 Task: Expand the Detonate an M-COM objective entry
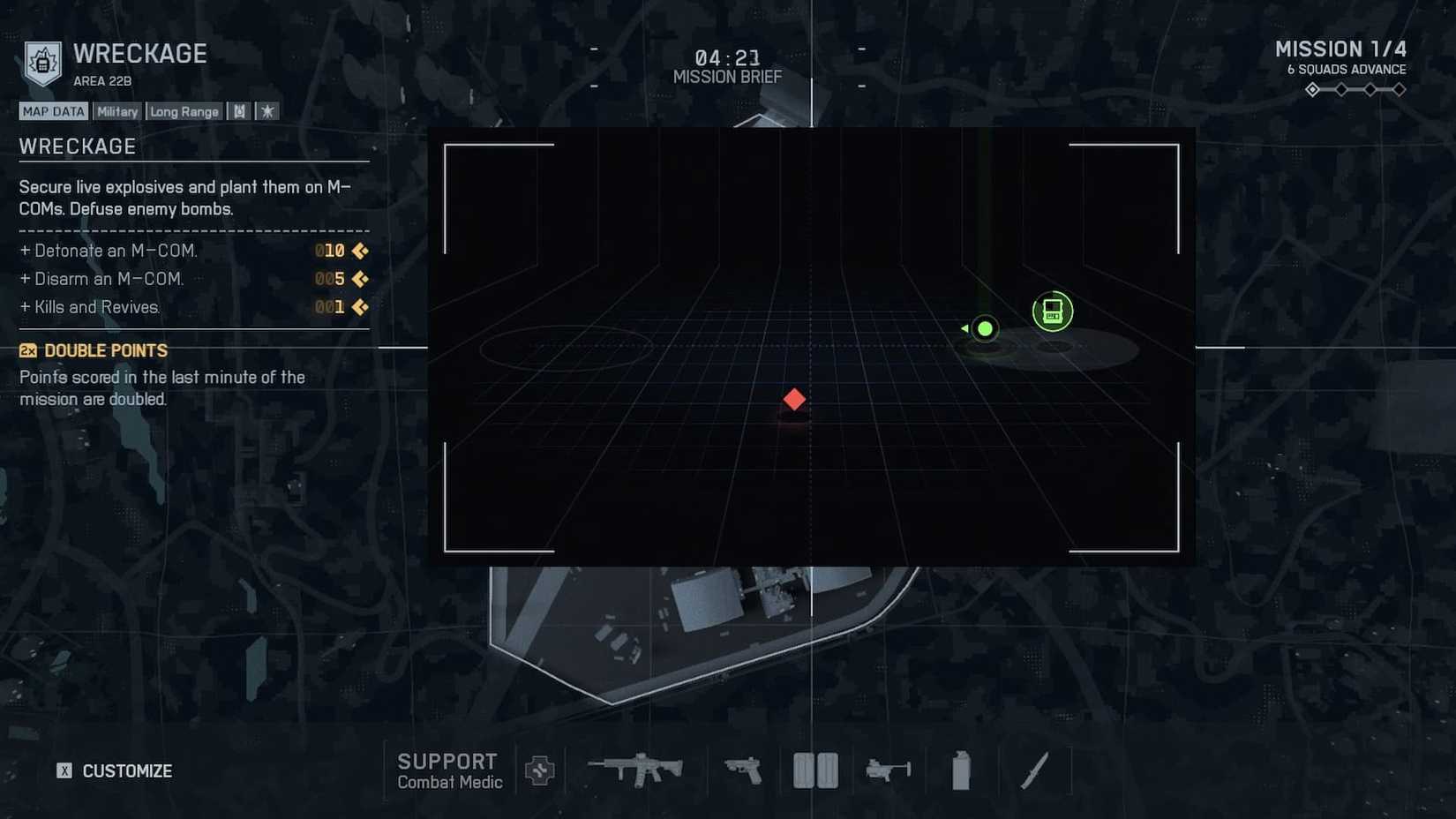115,251
